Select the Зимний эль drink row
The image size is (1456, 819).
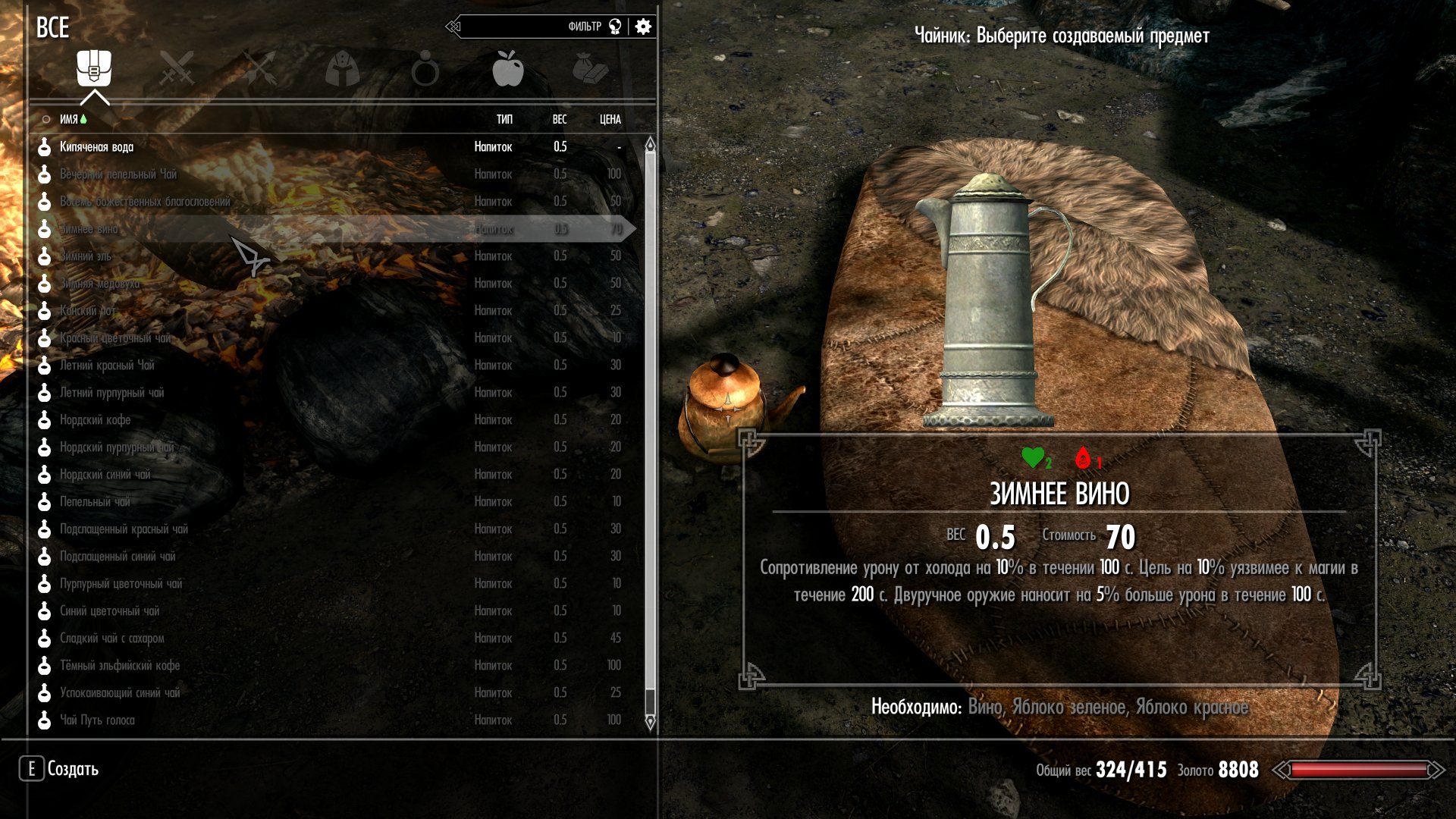[x=86, y=256]
